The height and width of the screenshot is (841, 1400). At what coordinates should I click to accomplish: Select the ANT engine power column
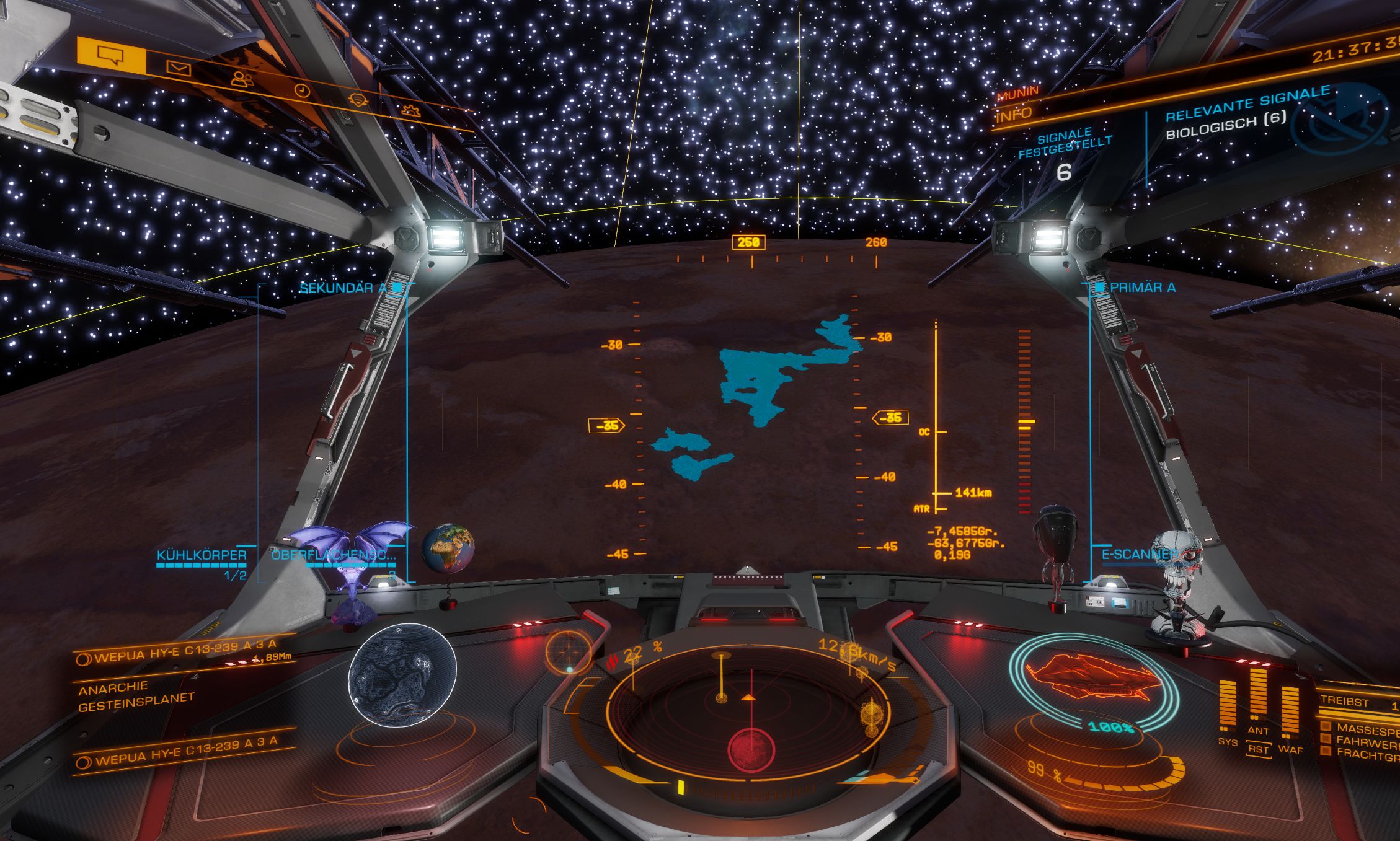pyautogui.click(x=1258, y=694)
